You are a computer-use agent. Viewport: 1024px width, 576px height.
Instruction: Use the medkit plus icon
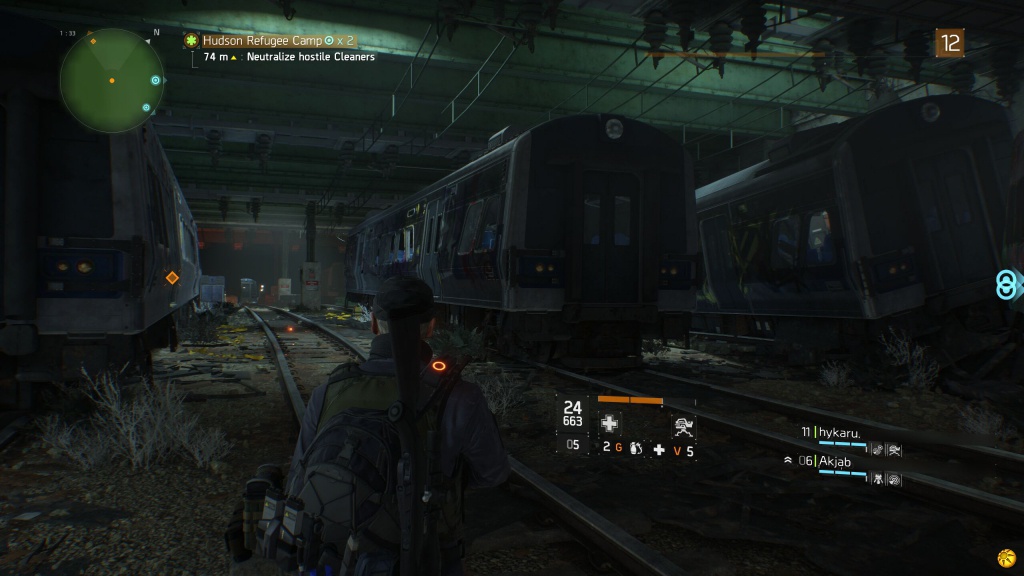click(x=659, y=450)
